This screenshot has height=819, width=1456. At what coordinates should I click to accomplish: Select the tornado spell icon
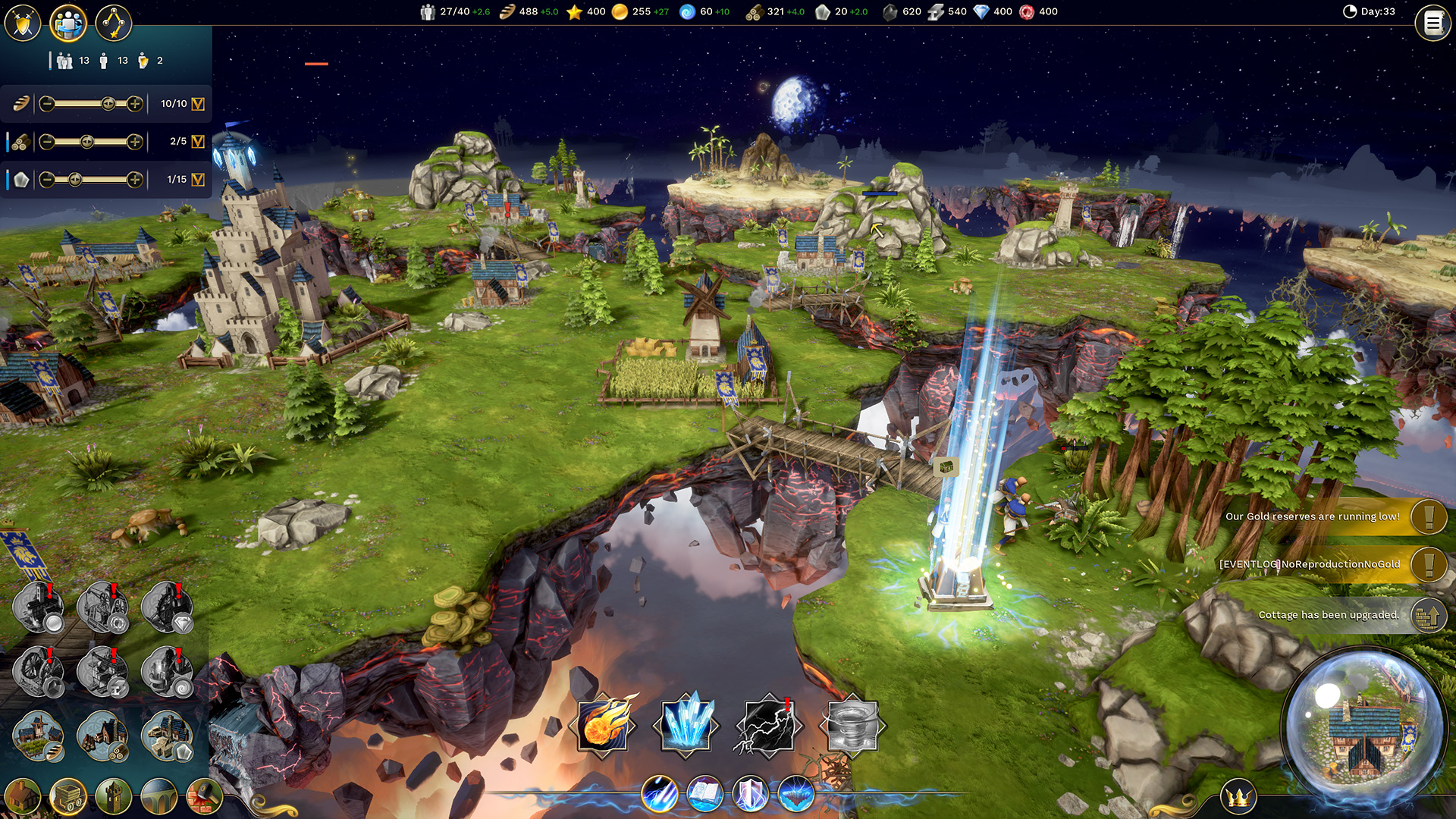coord(852,726)
